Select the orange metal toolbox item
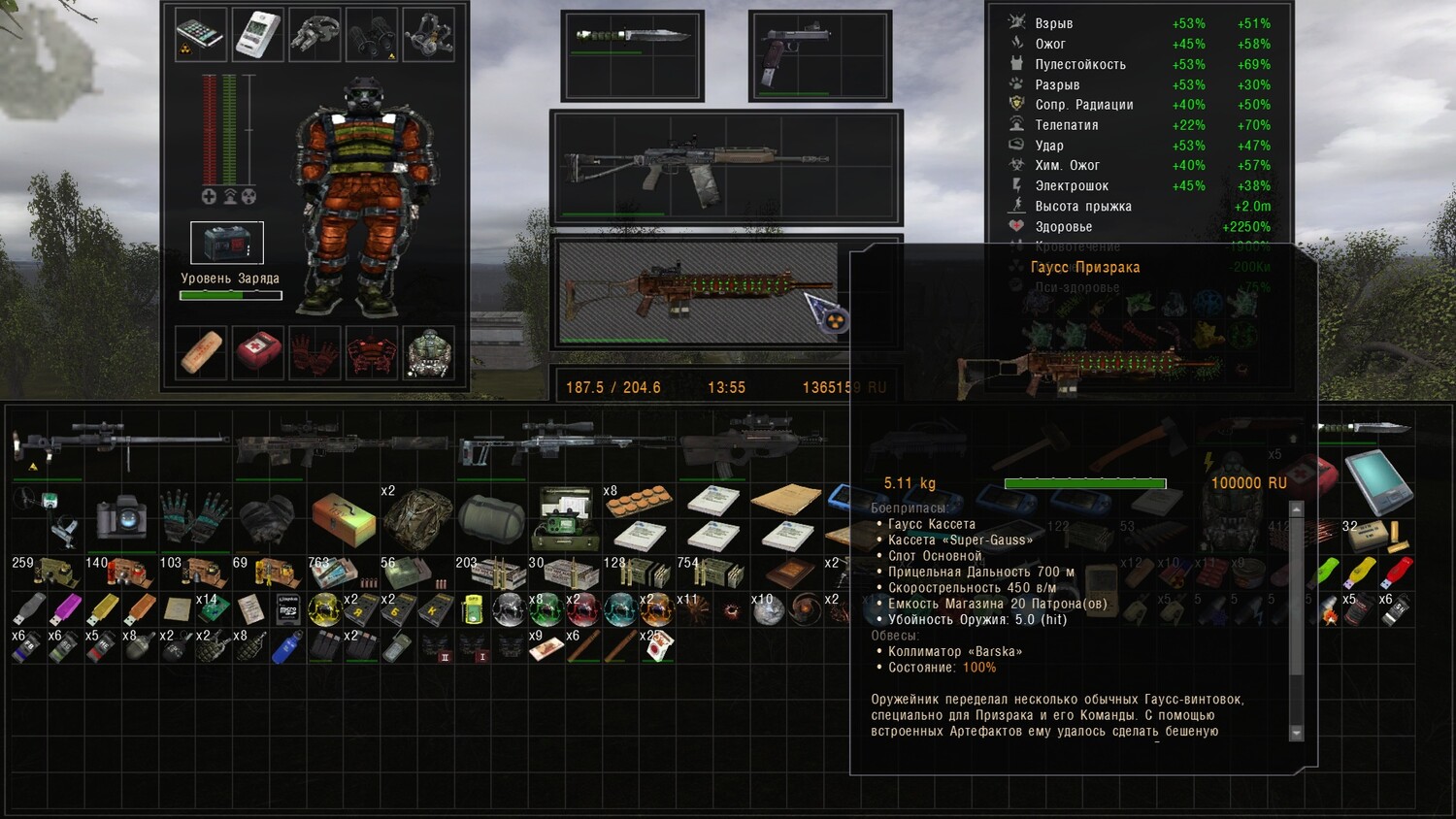This screenshot has height=819, width=1456. (x=343, y=518)
